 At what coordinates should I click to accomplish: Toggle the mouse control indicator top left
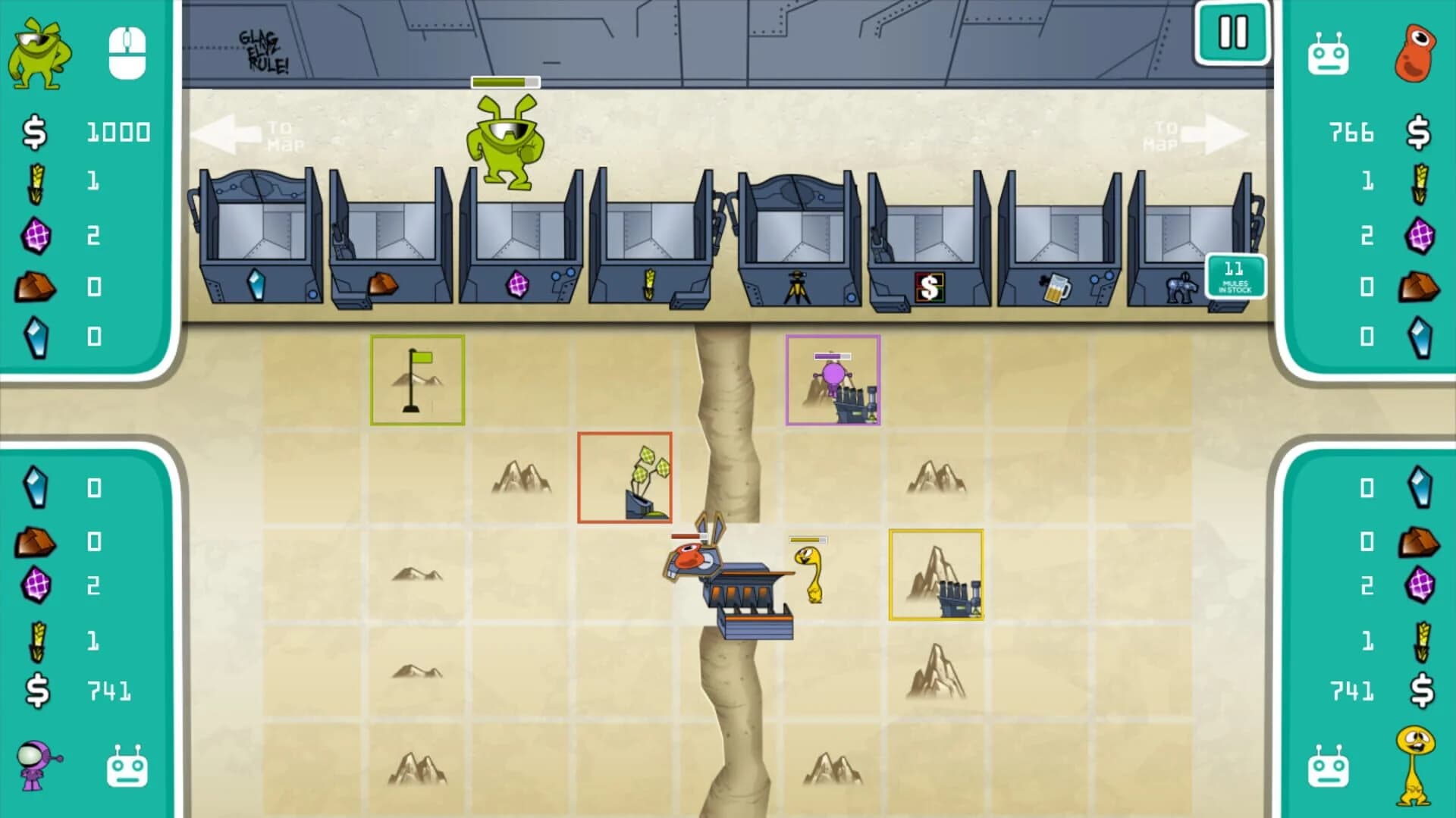pos(127,53)
